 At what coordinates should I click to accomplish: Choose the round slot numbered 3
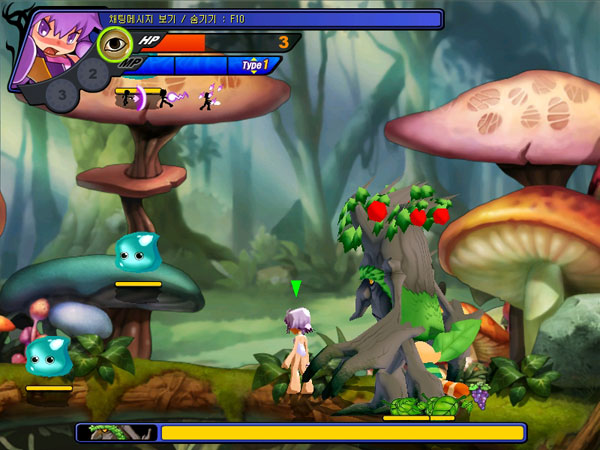coord(62,95)
